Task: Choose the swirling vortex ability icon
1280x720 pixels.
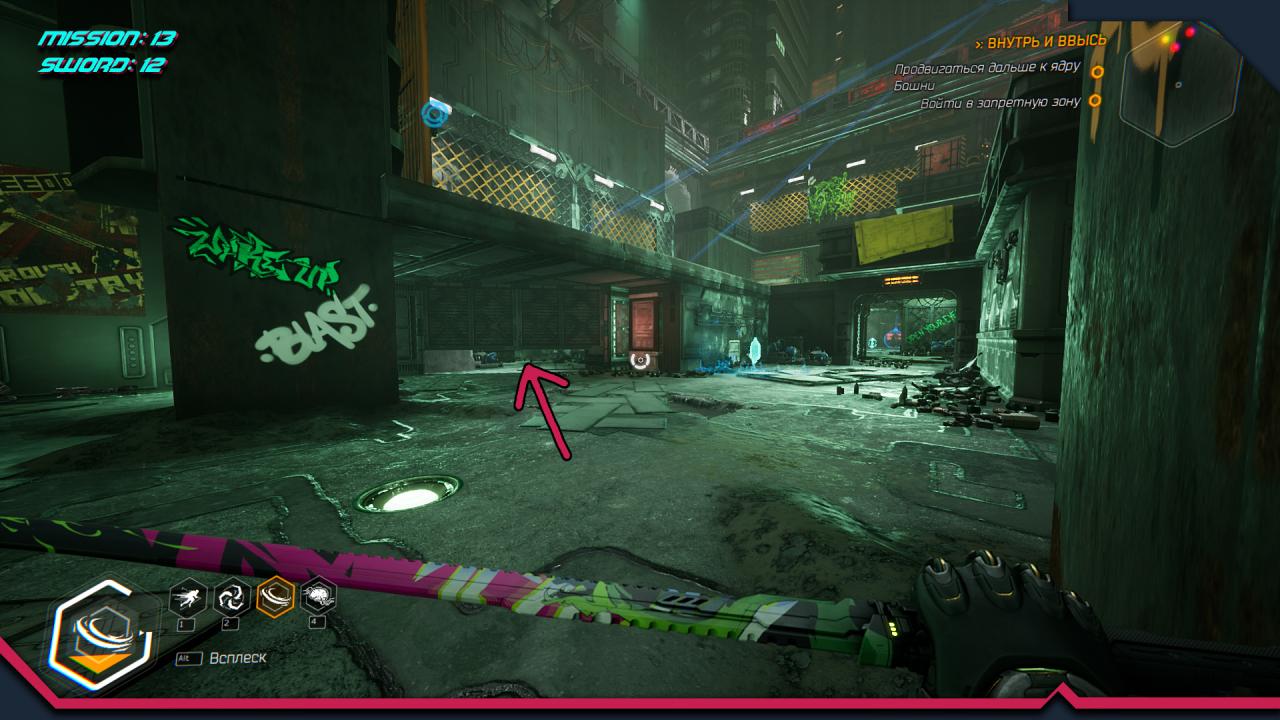Action: (231, 598)
